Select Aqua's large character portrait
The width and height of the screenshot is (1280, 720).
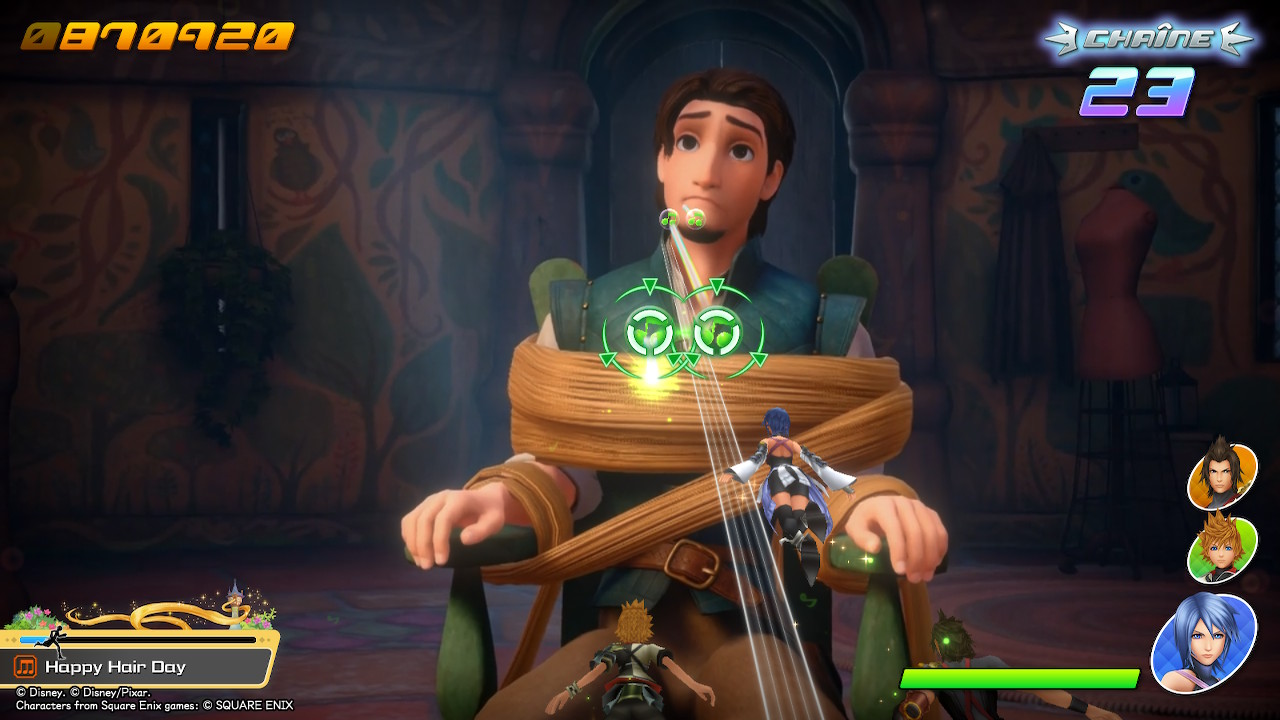click(1203, 642)
